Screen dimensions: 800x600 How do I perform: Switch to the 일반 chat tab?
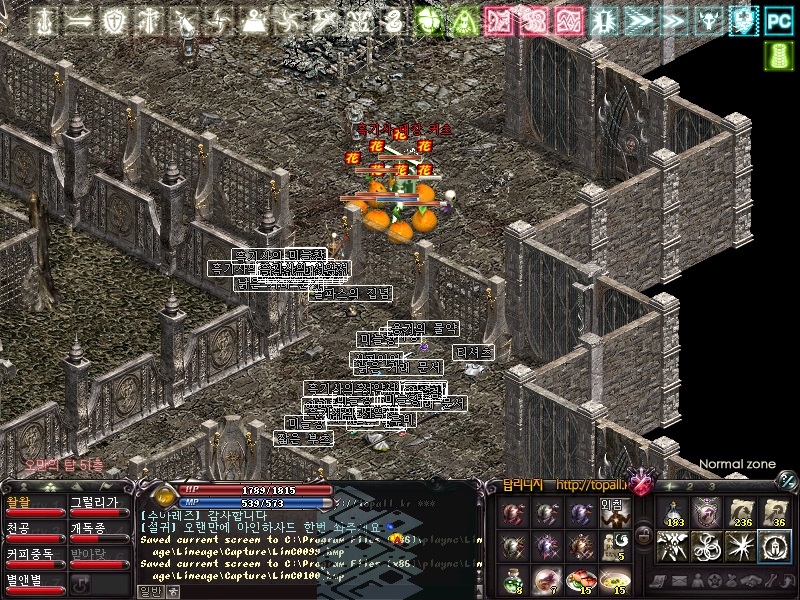coord(149,591)
